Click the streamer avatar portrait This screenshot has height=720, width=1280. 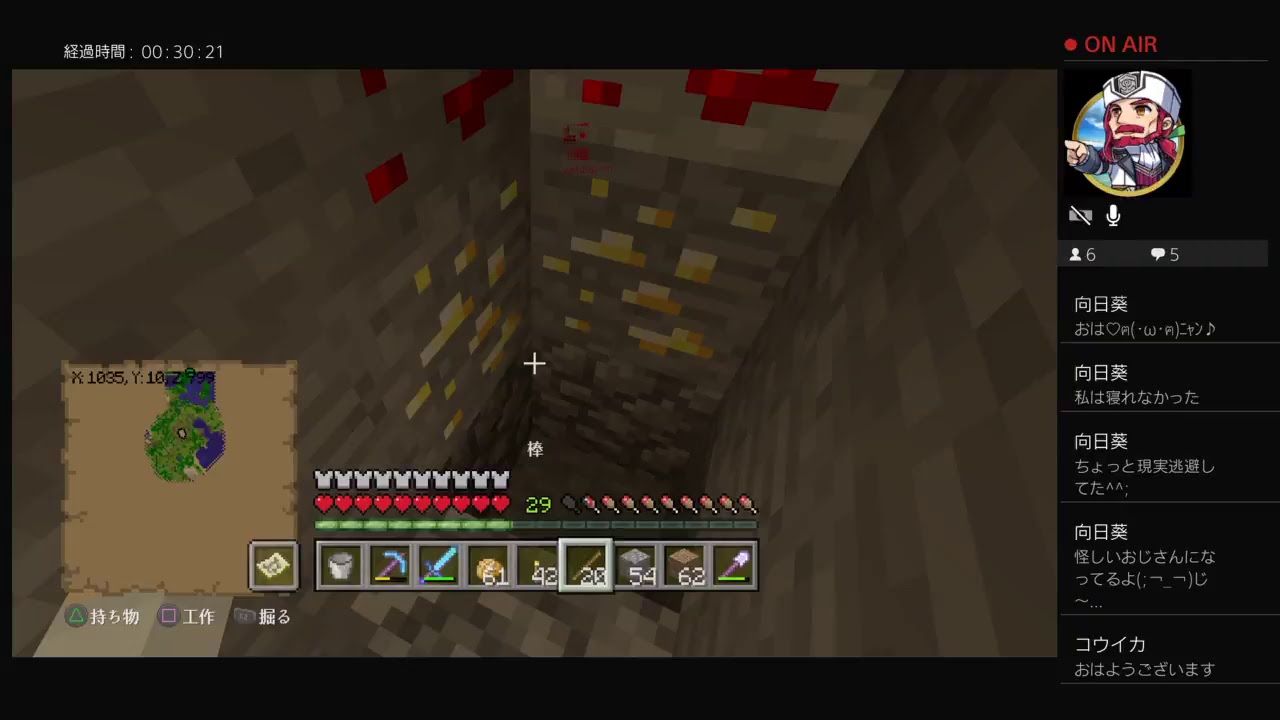coord(1127,132)
